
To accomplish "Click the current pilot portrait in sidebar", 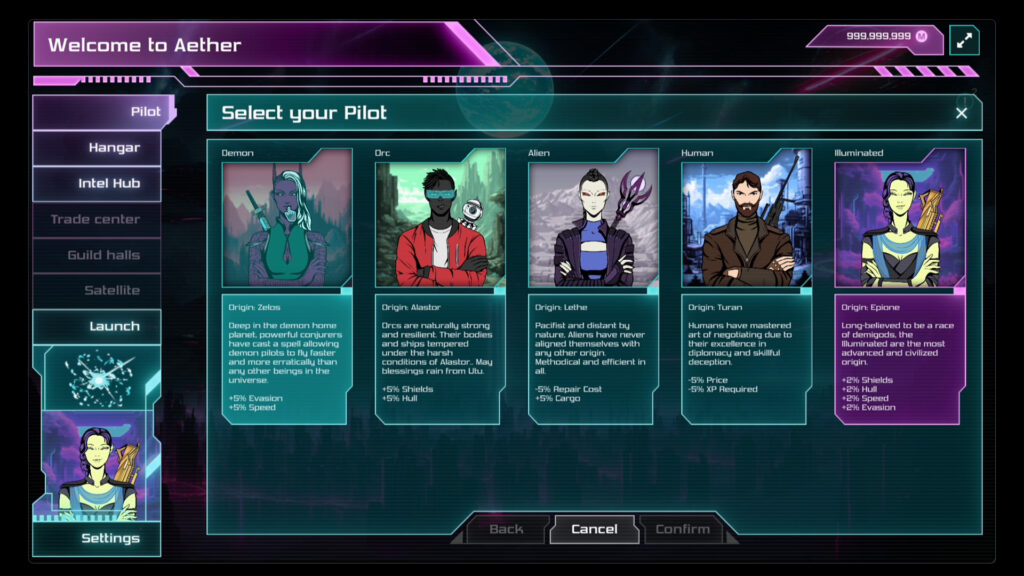I will click(x=96, y=470).
